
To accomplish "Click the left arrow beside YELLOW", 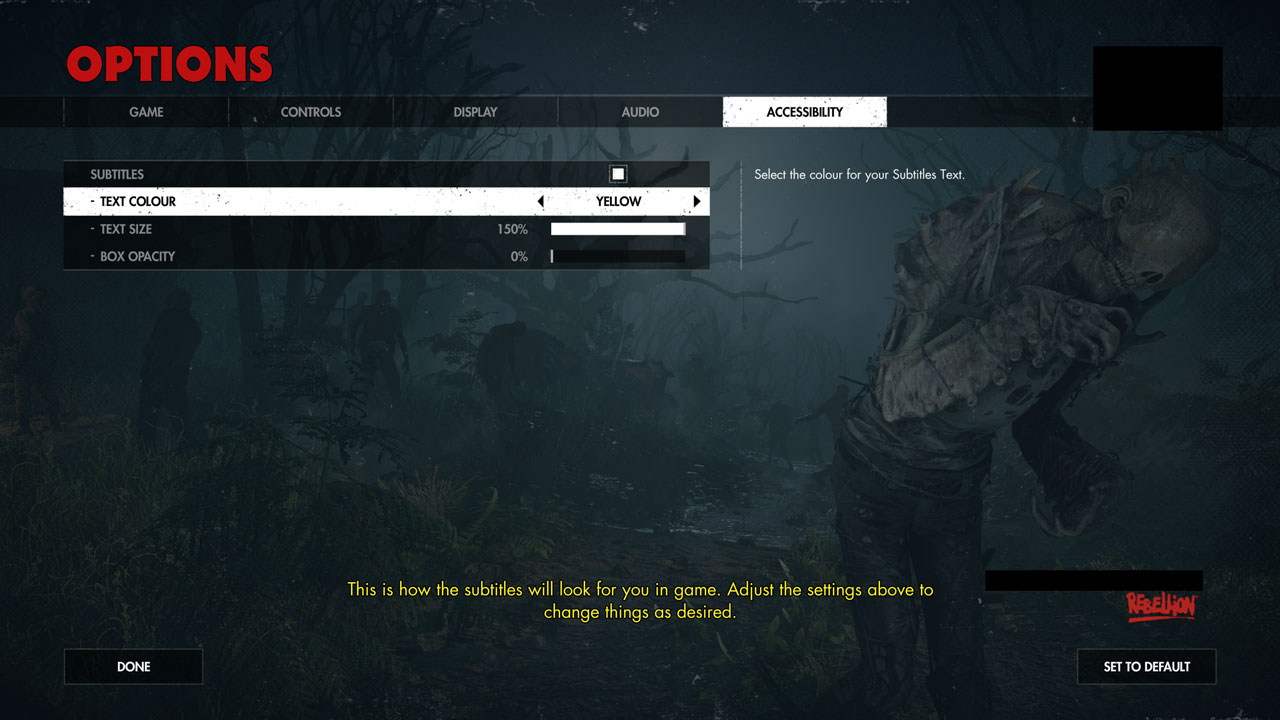I will click(x=541, y=201).
